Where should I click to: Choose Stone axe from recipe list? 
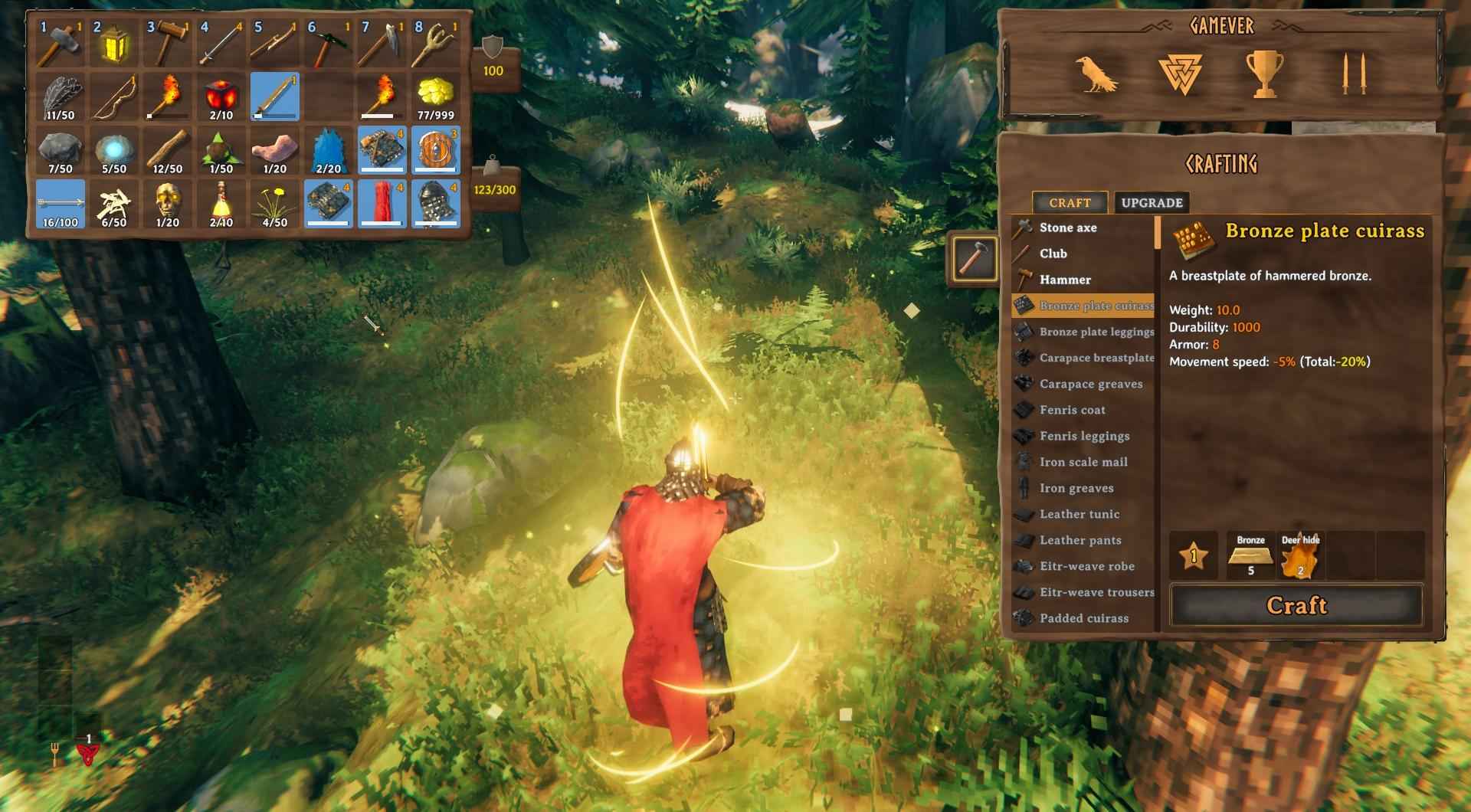coord(1067,228)
